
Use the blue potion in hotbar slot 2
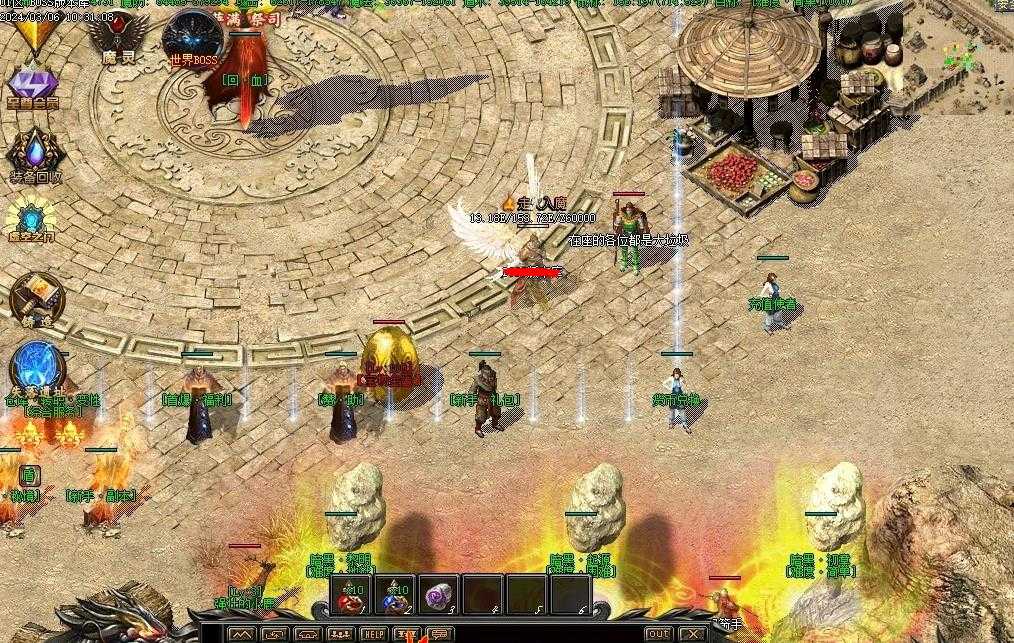[x=394, y=595]
